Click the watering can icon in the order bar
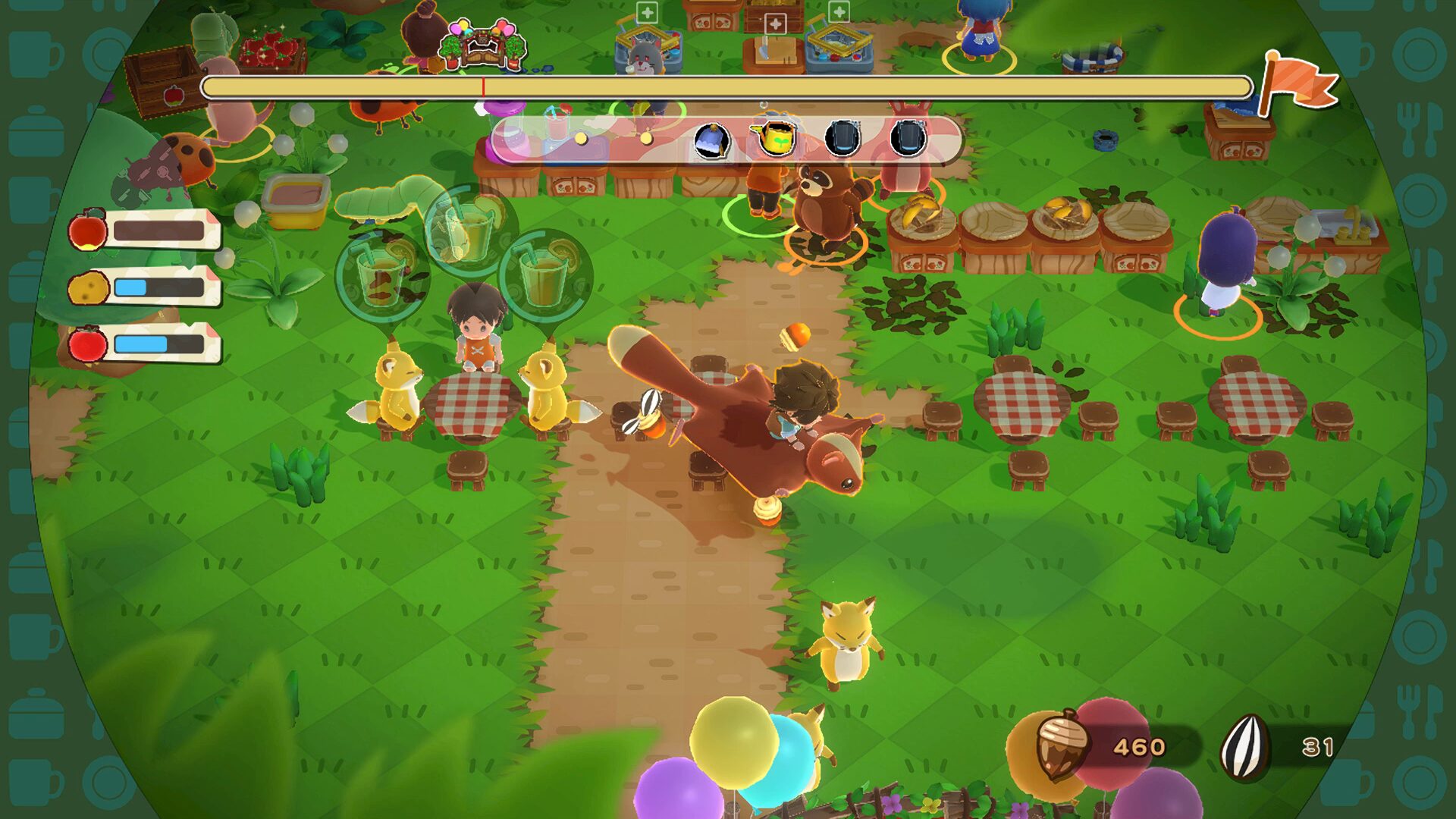 pos(774,136)
